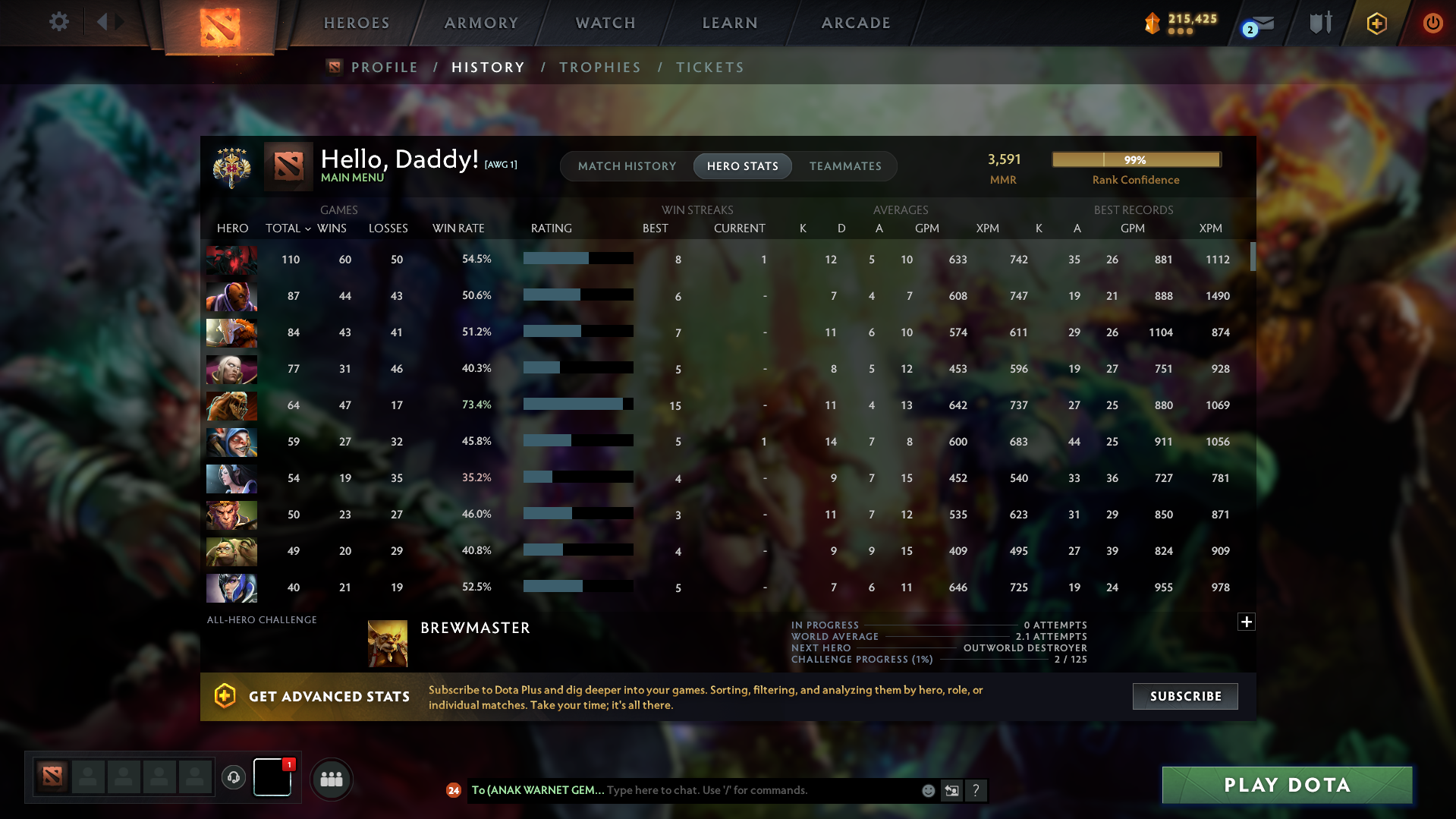1456x819 pixels.
Task: Click the chat input field to type
Action: (x=759, y=790)
